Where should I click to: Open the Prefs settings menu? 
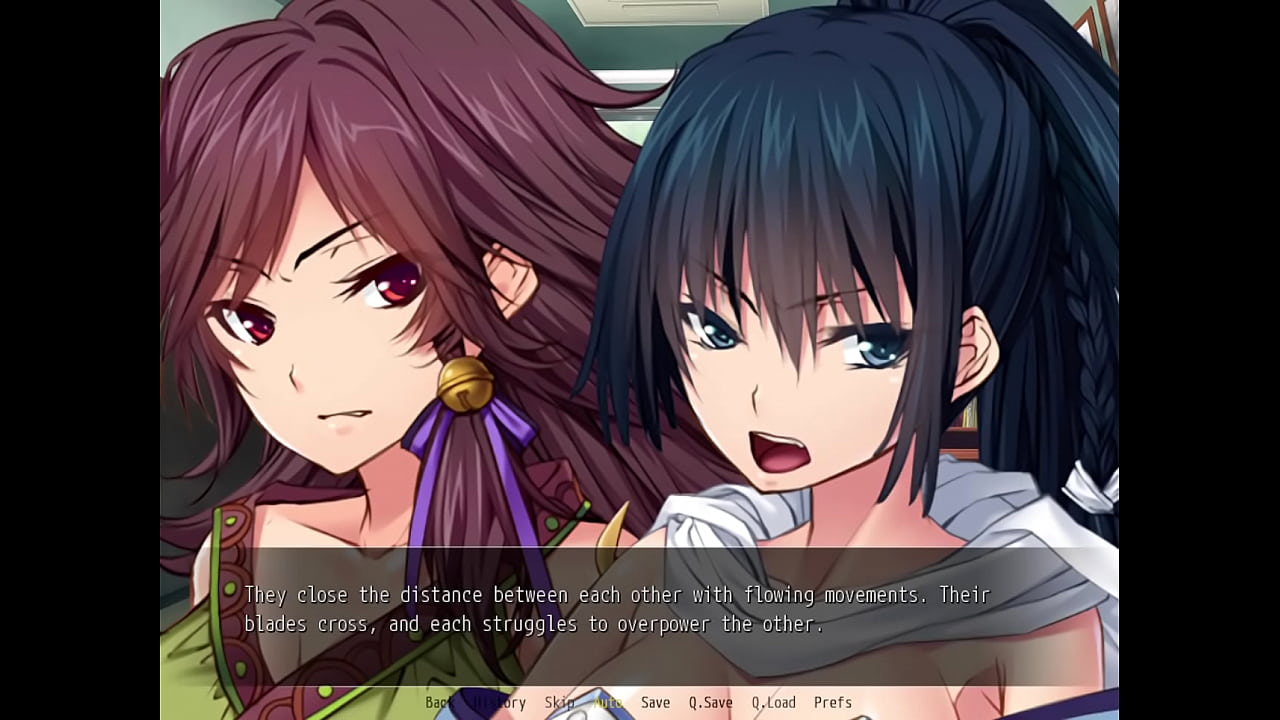(x=832, y=703)
